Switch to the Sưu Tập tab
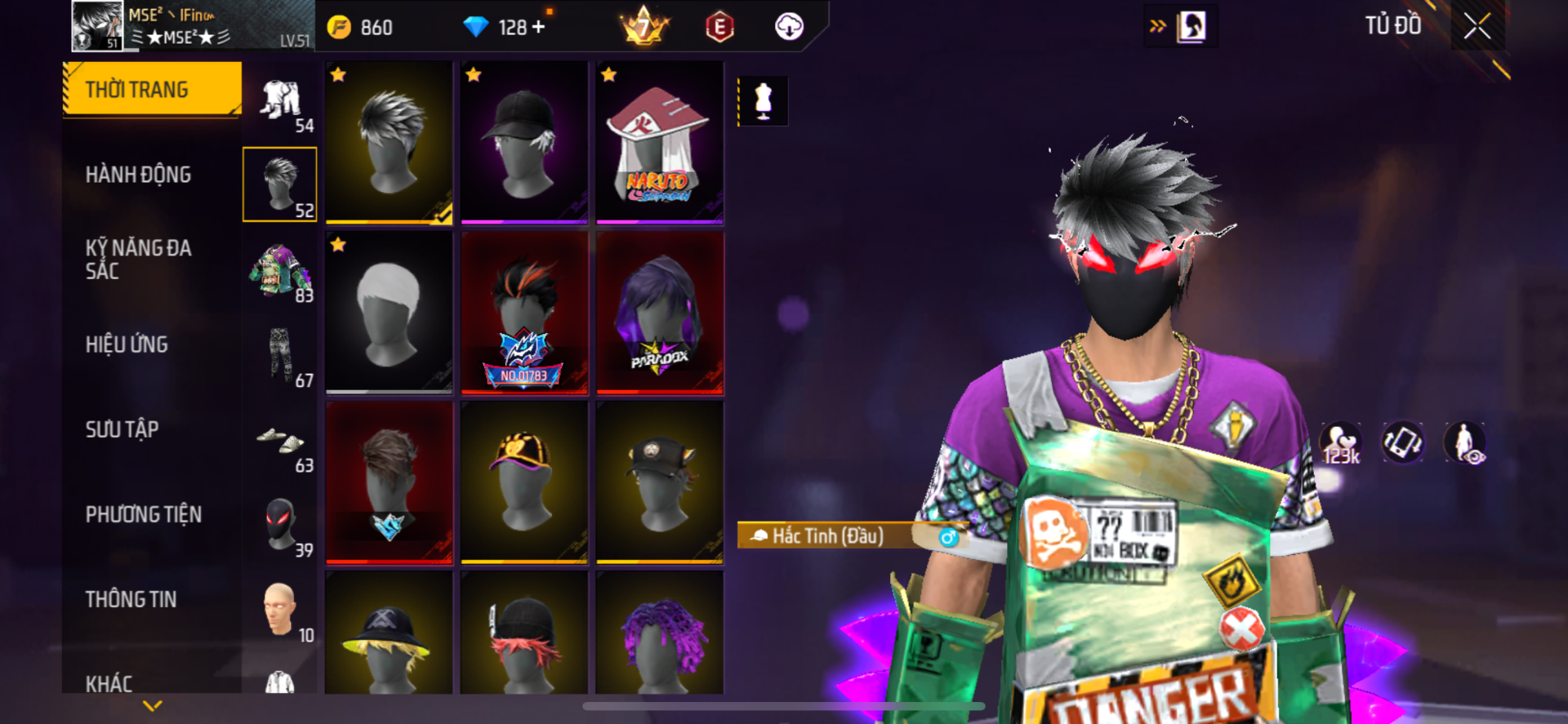The image size is (1568, 724). (x=122, y=429)
